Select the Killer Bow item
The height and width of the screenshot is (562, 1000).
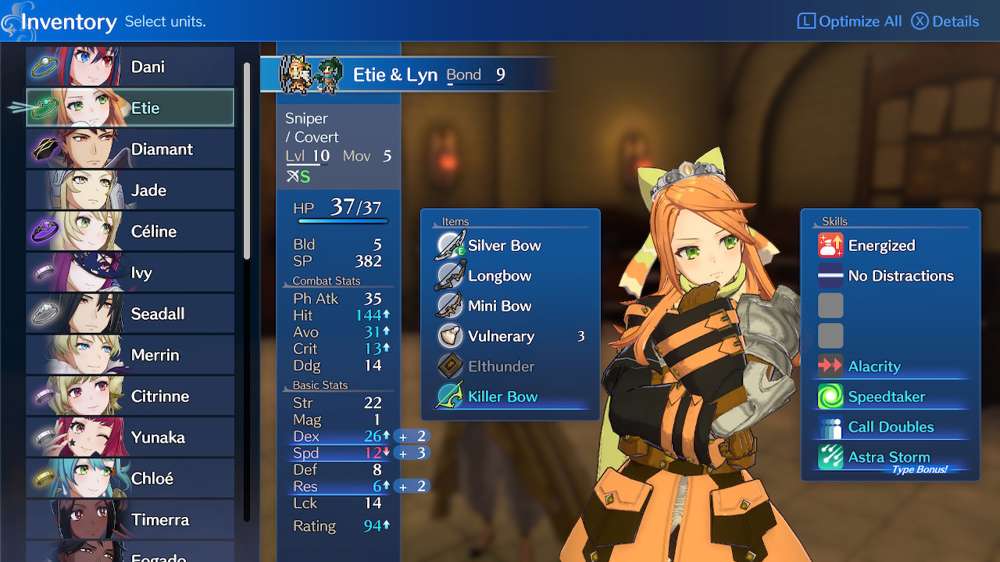[502, 397]
